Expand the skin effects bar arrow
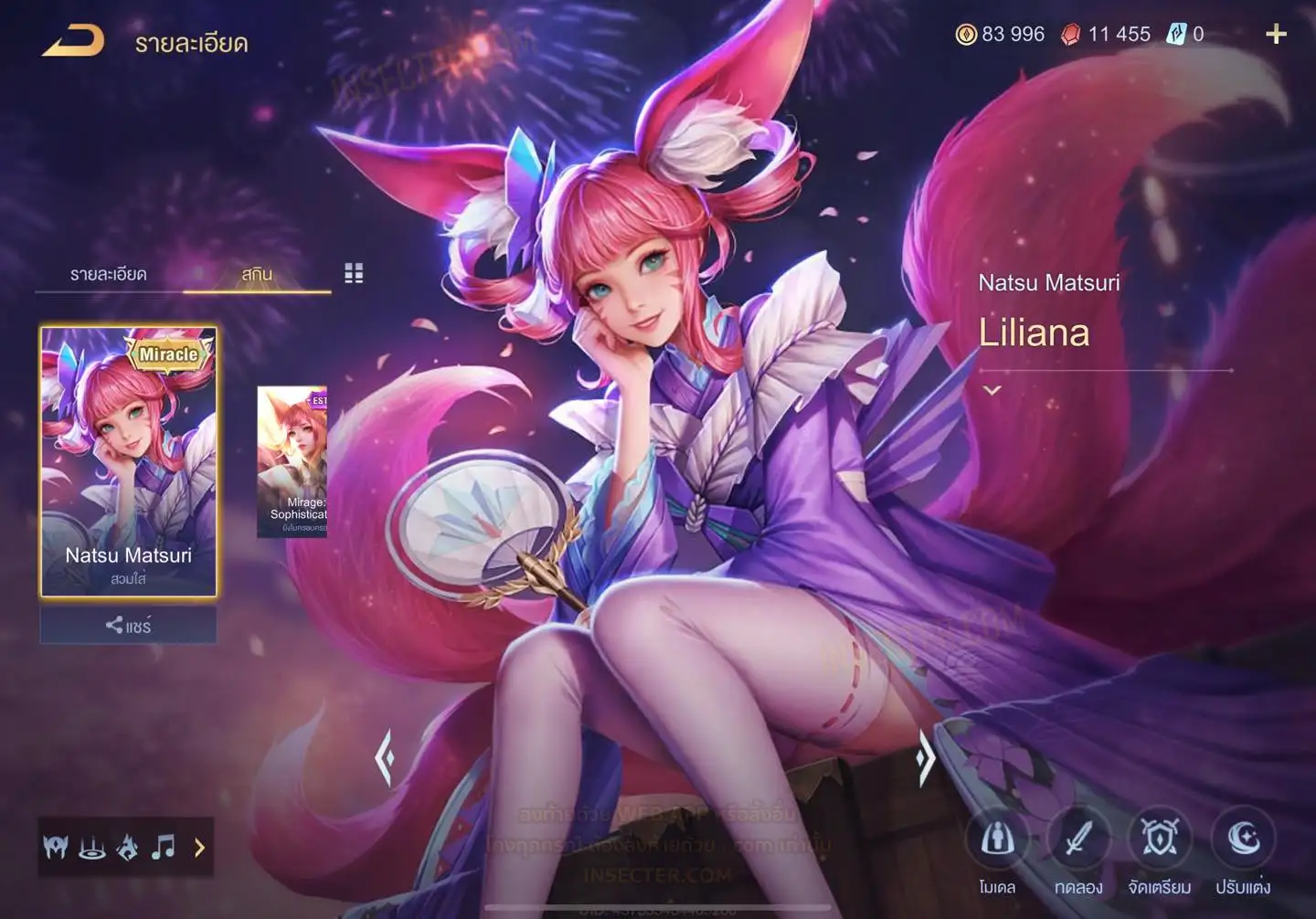 click(x=199, y=848)
